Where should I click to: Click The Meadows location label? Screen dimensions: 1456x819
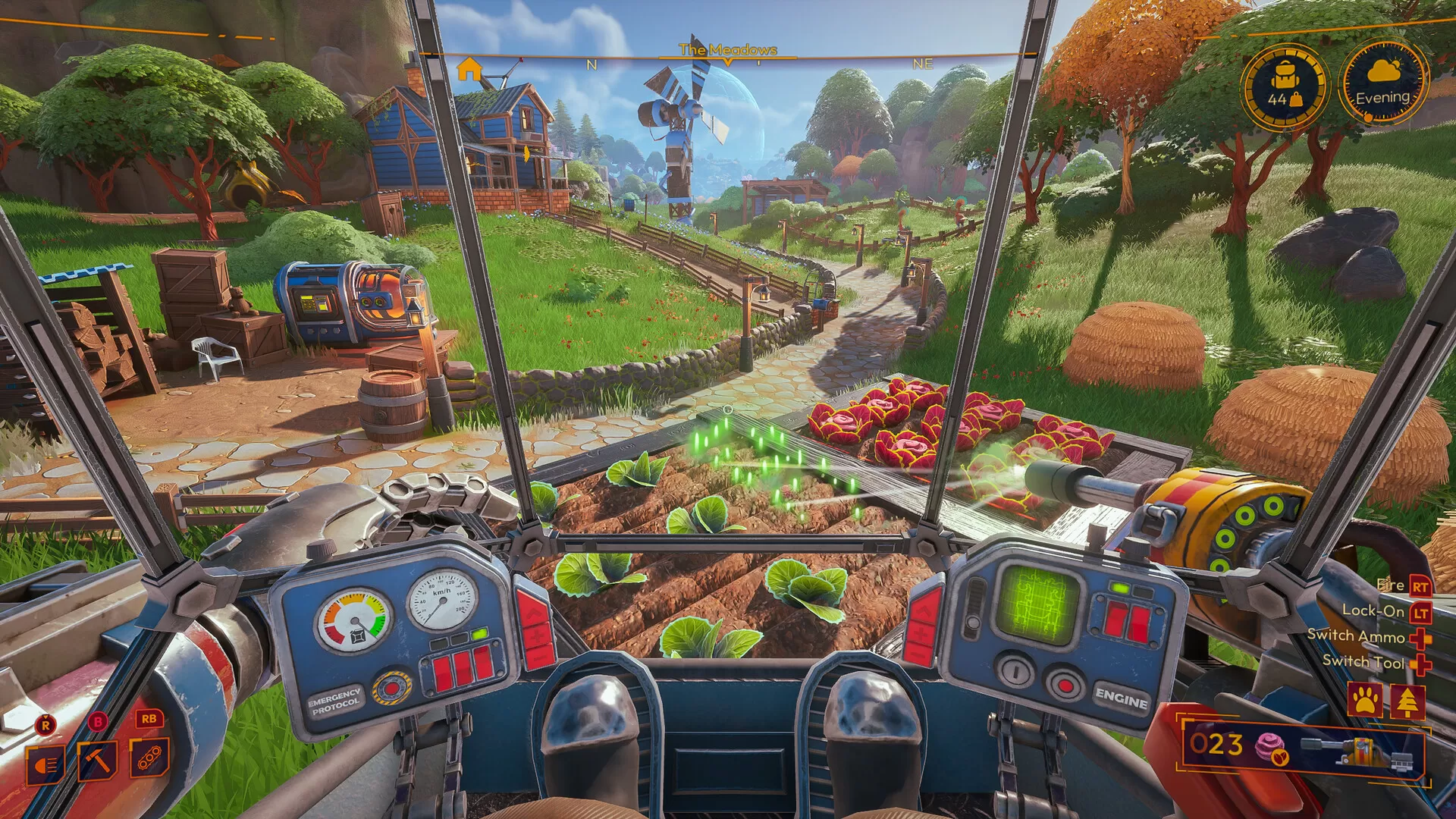(727, 48)
